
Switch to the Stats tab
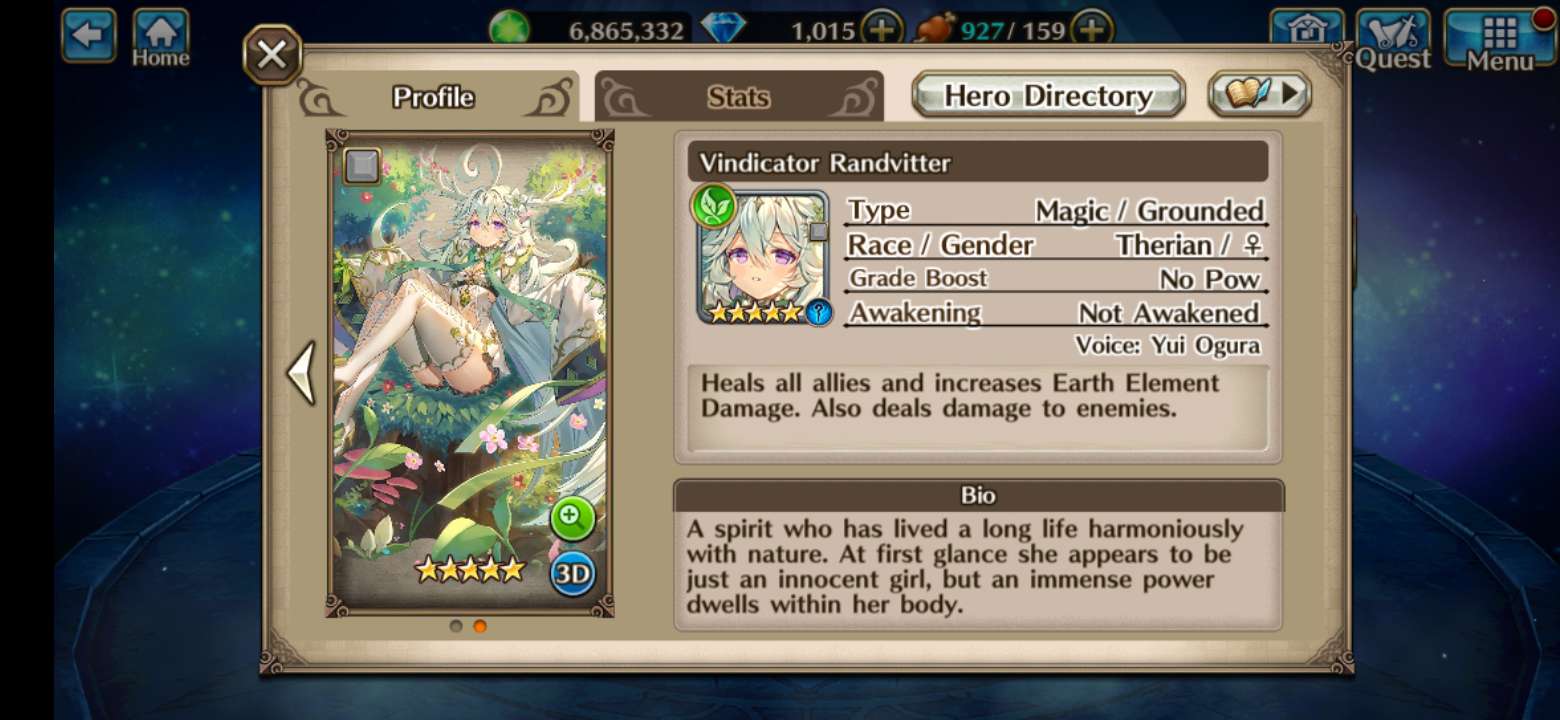tap(738, 97)
